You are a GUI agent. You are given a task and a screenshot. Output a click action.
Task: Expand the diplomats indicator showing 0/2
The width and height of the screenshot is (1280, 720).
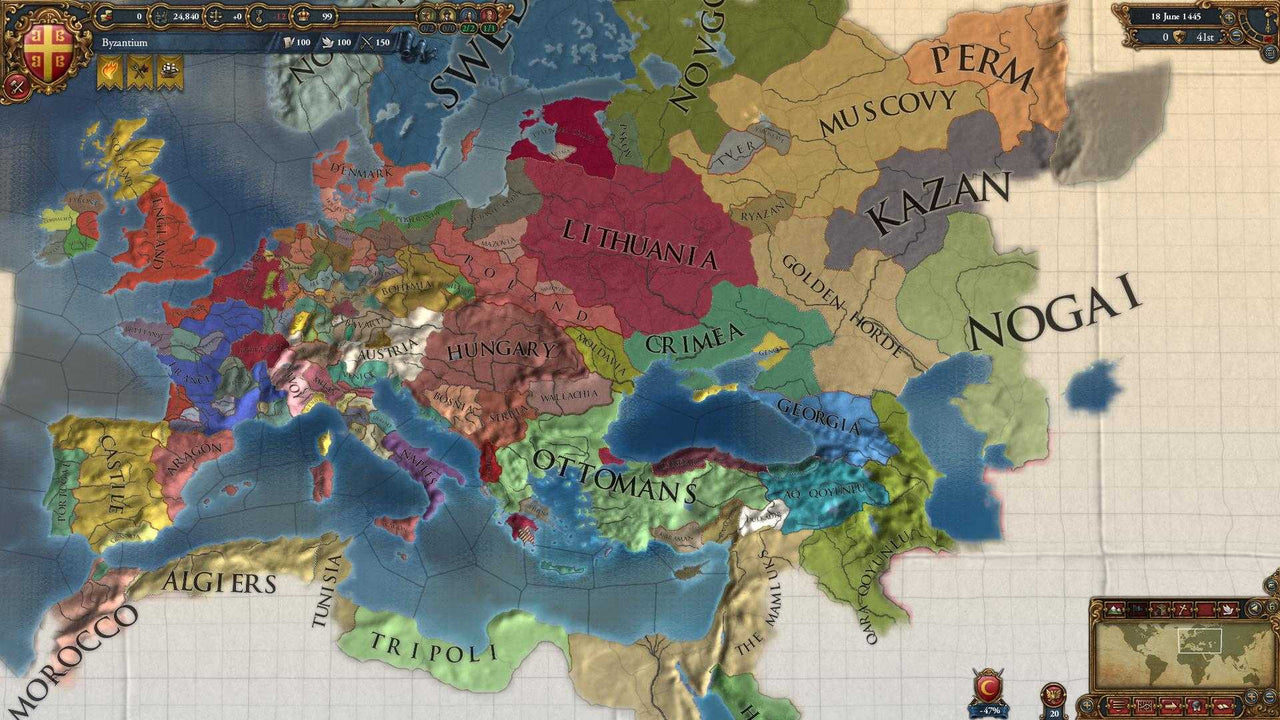[x=426, y=16]
